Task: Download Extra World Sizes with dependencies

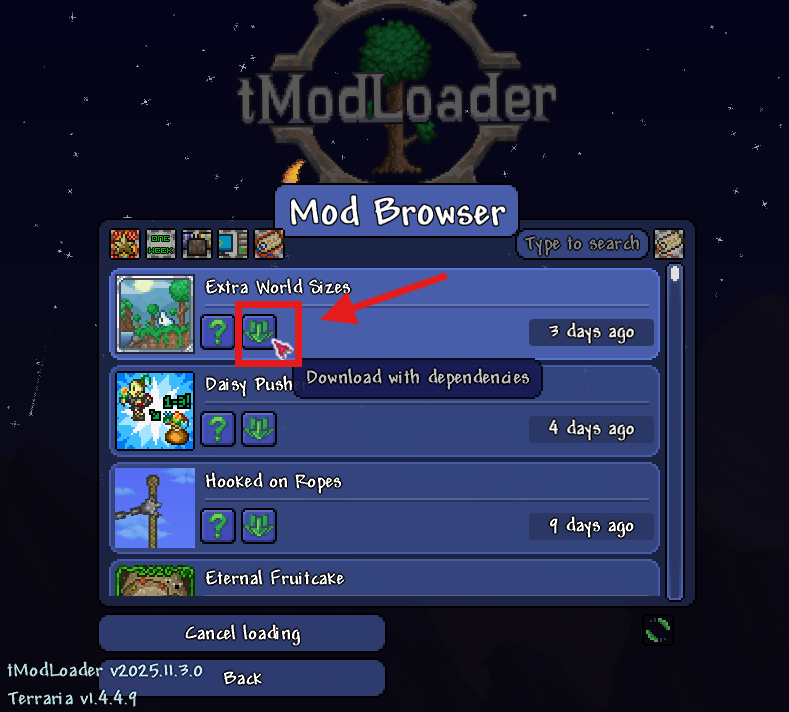Action: click(260, 331)
